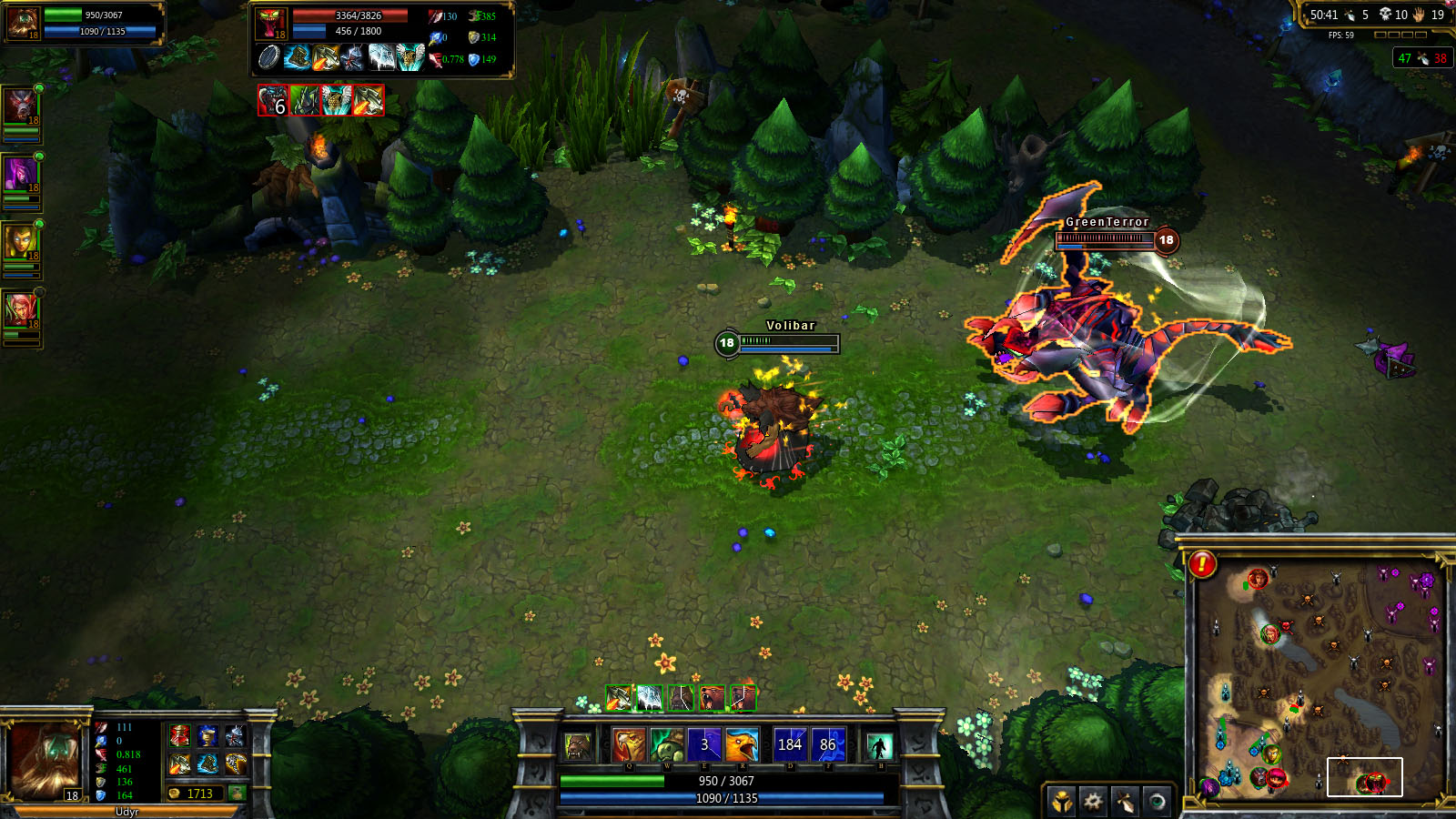Toggle the eye camera button
The height and width of the screenshot is (819, 1456).
1157,801
